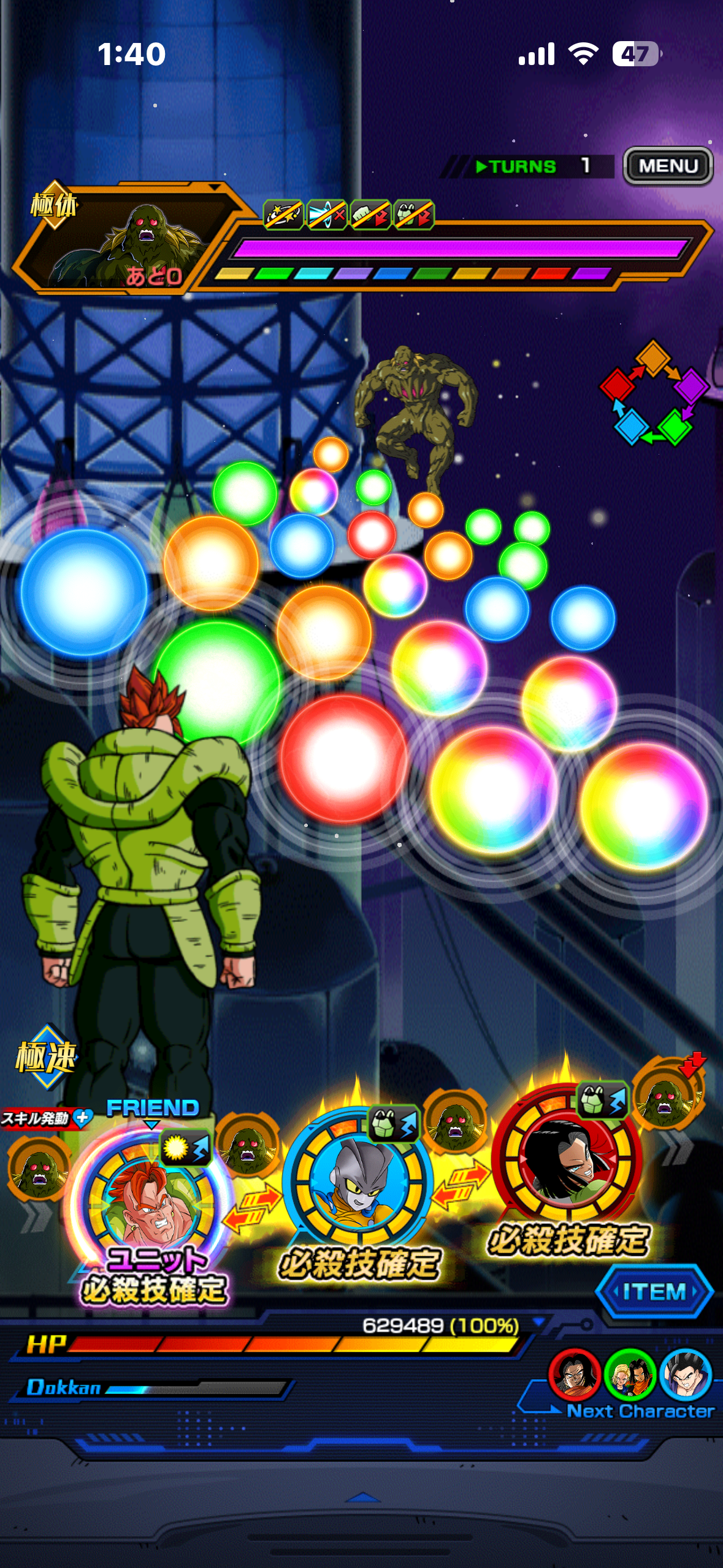
Task: Open the battle MENU
Action: [668, 166]
